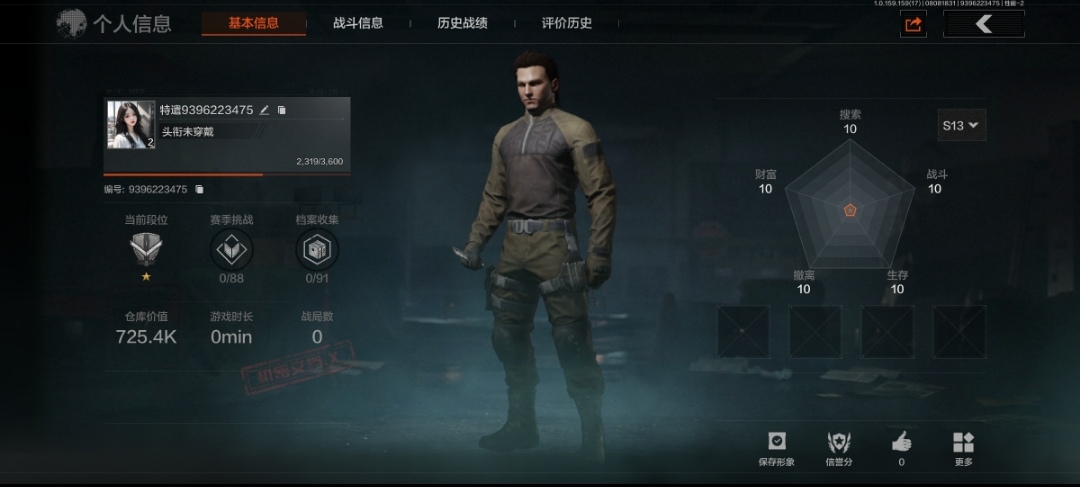View the 赛季挑战 progress icon
The height and width of the screenshot is (487, 1080).
point(232,249)
